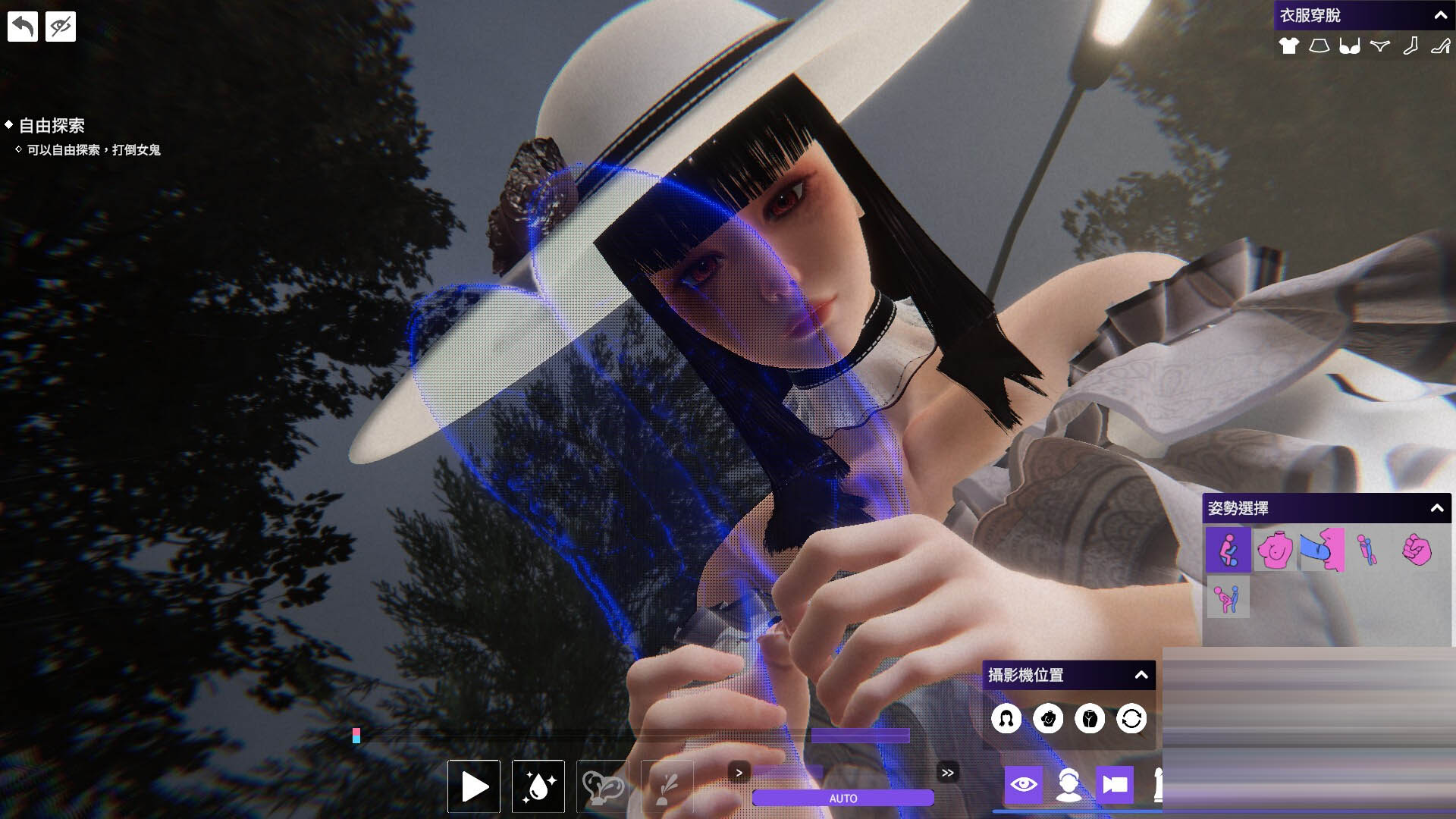This screenshot has width=1456, height=819.
Task: Select the video camera mode button
Action: coord(1114,785)
